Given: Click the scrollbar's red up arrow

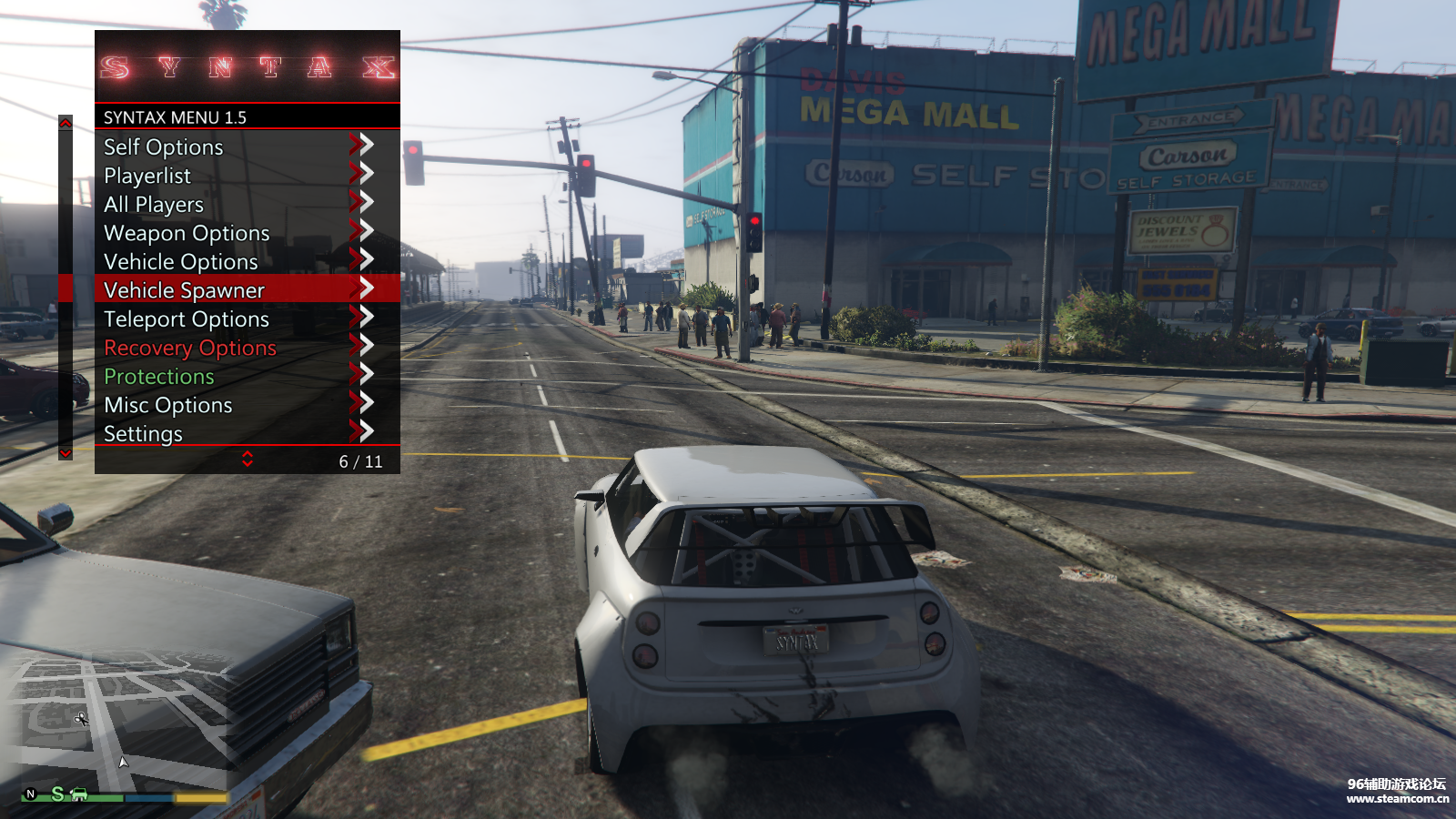Looking at the screenshot, I should pyautogui.click(x=66, y=123).
